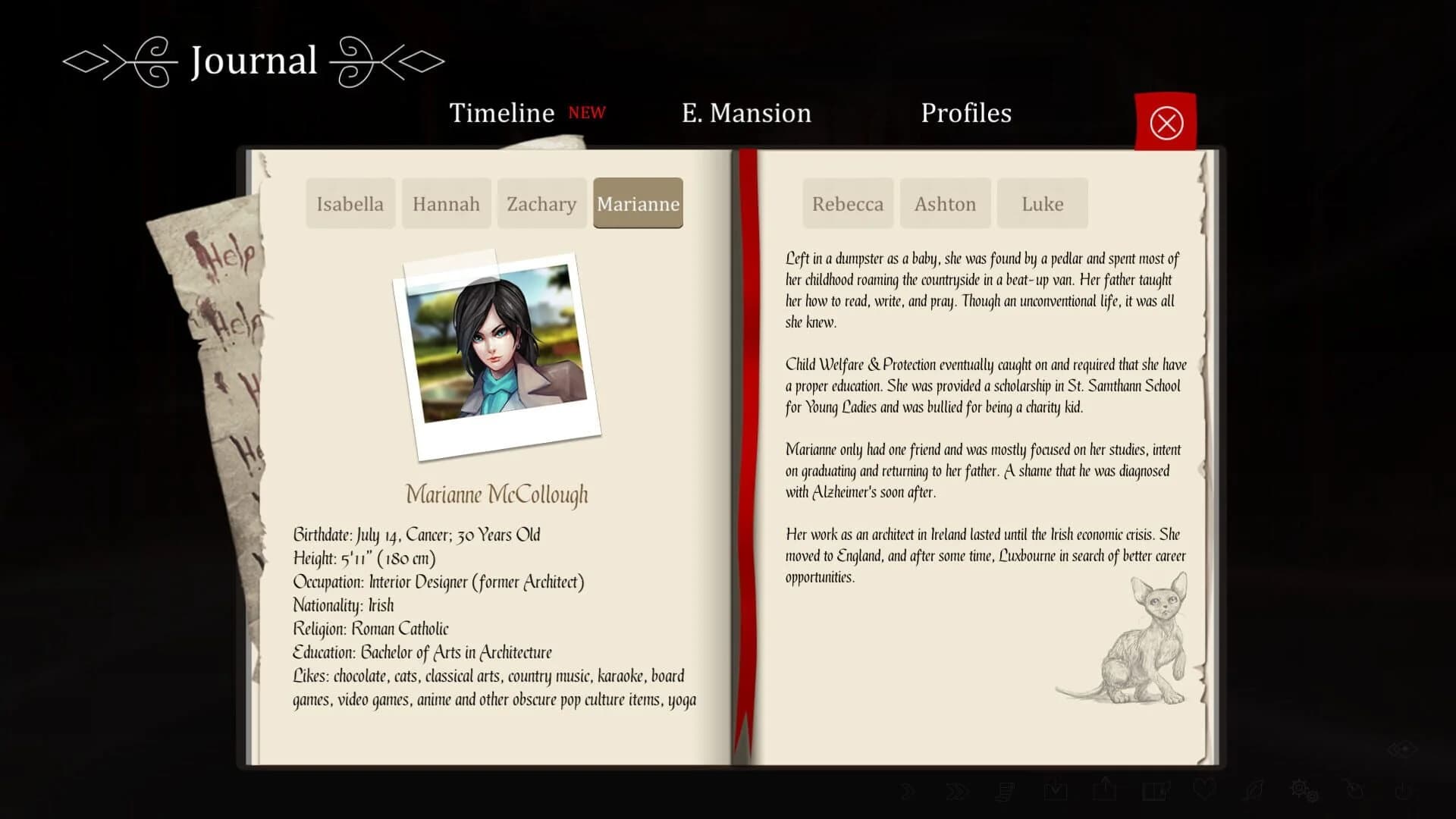Select Isabella's character profile
Screen dimensions: 1456x819
point(350,203)
